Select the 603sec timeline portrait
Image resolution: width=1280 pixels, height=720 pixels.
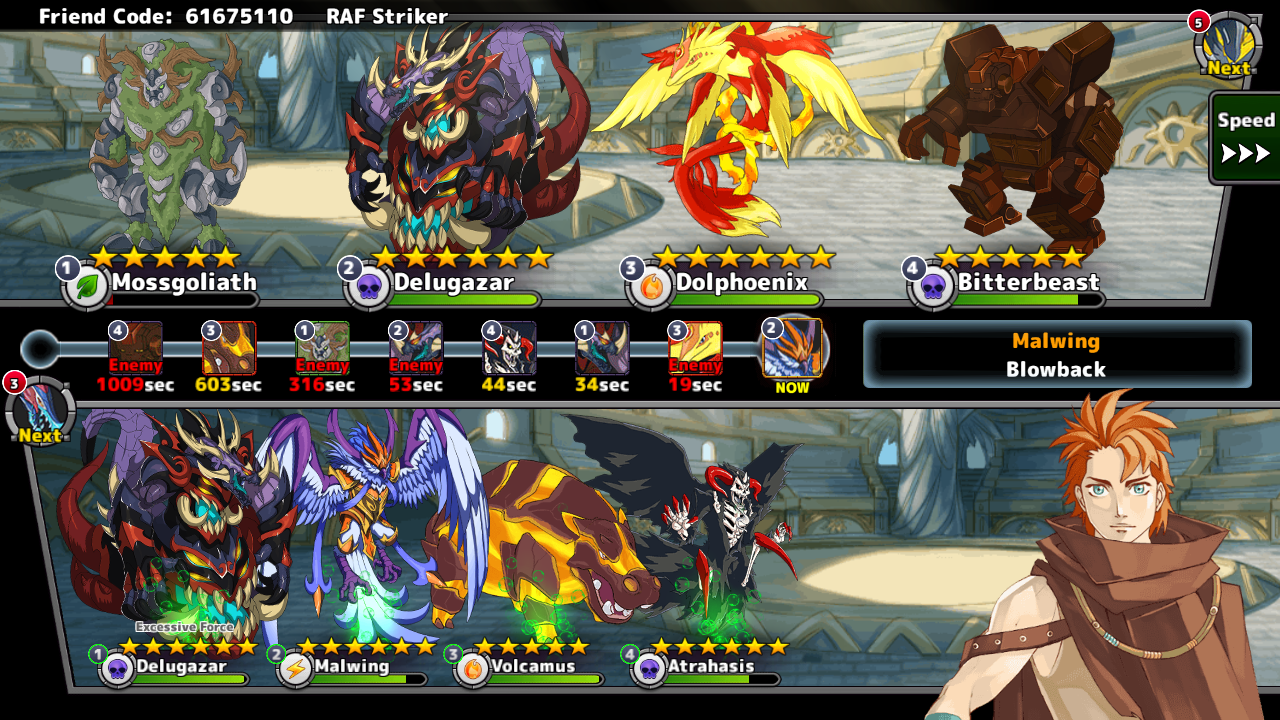pos(229,348)
